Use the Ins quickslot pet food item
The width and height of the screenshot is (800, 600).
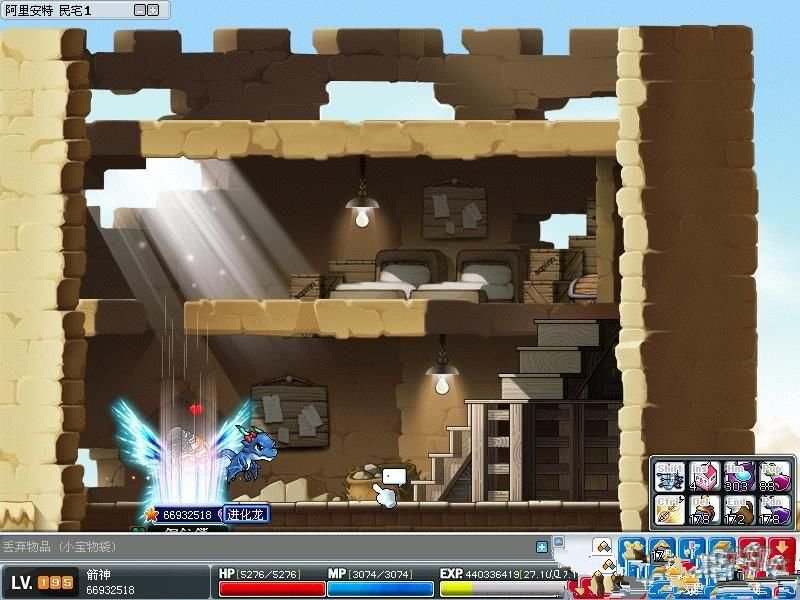703,476
